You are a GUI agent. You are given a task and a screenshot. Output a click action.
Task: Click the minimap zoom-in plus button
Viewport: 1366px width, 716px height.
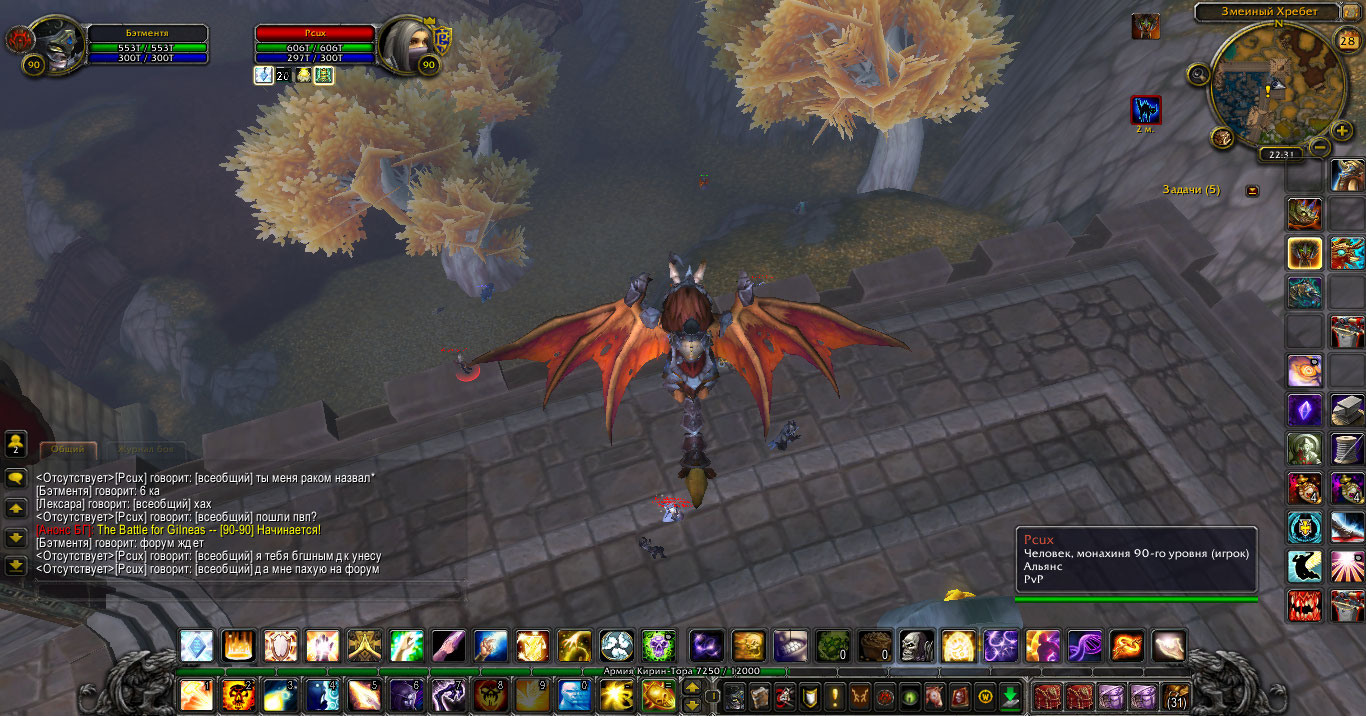1342,131
